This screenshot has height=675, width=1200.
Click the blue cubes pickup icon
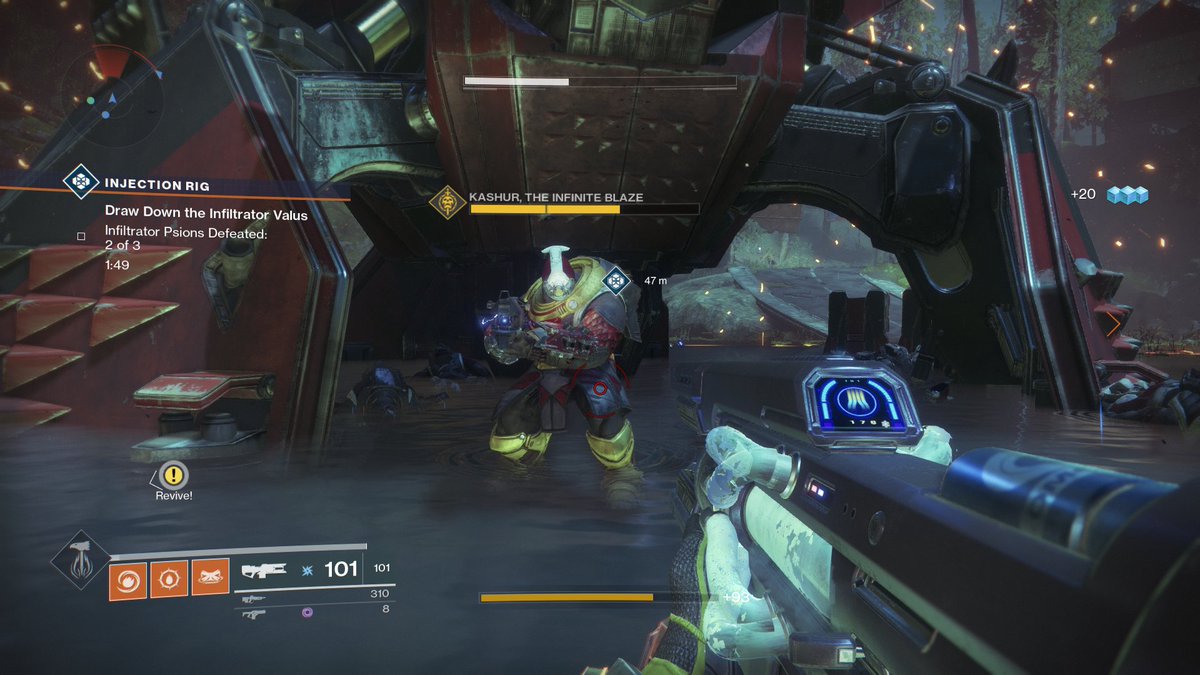[1127, 194]
